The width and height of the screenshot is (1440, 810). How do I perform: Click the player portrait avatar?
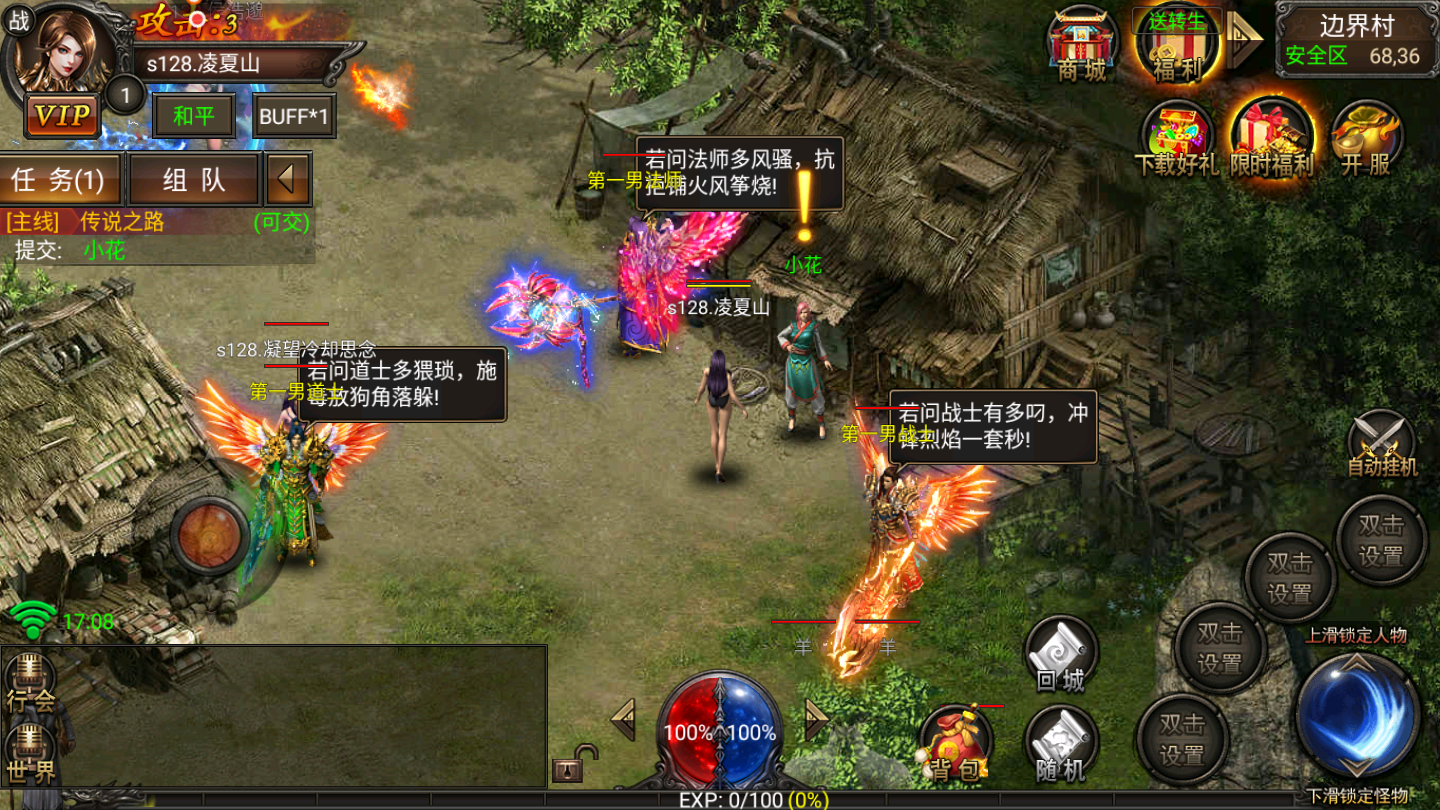(68, 50)
